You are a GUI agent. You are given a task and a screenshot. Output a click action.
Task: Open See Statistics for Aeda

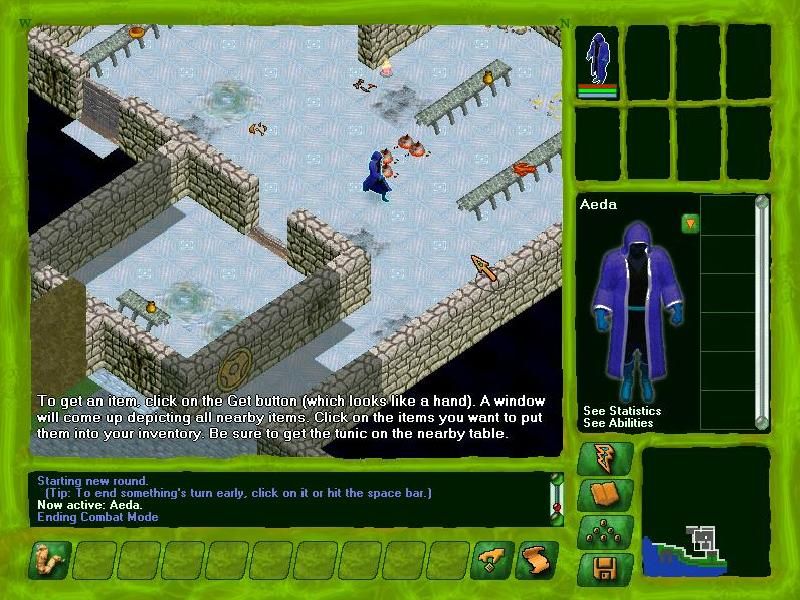point(622,411)
